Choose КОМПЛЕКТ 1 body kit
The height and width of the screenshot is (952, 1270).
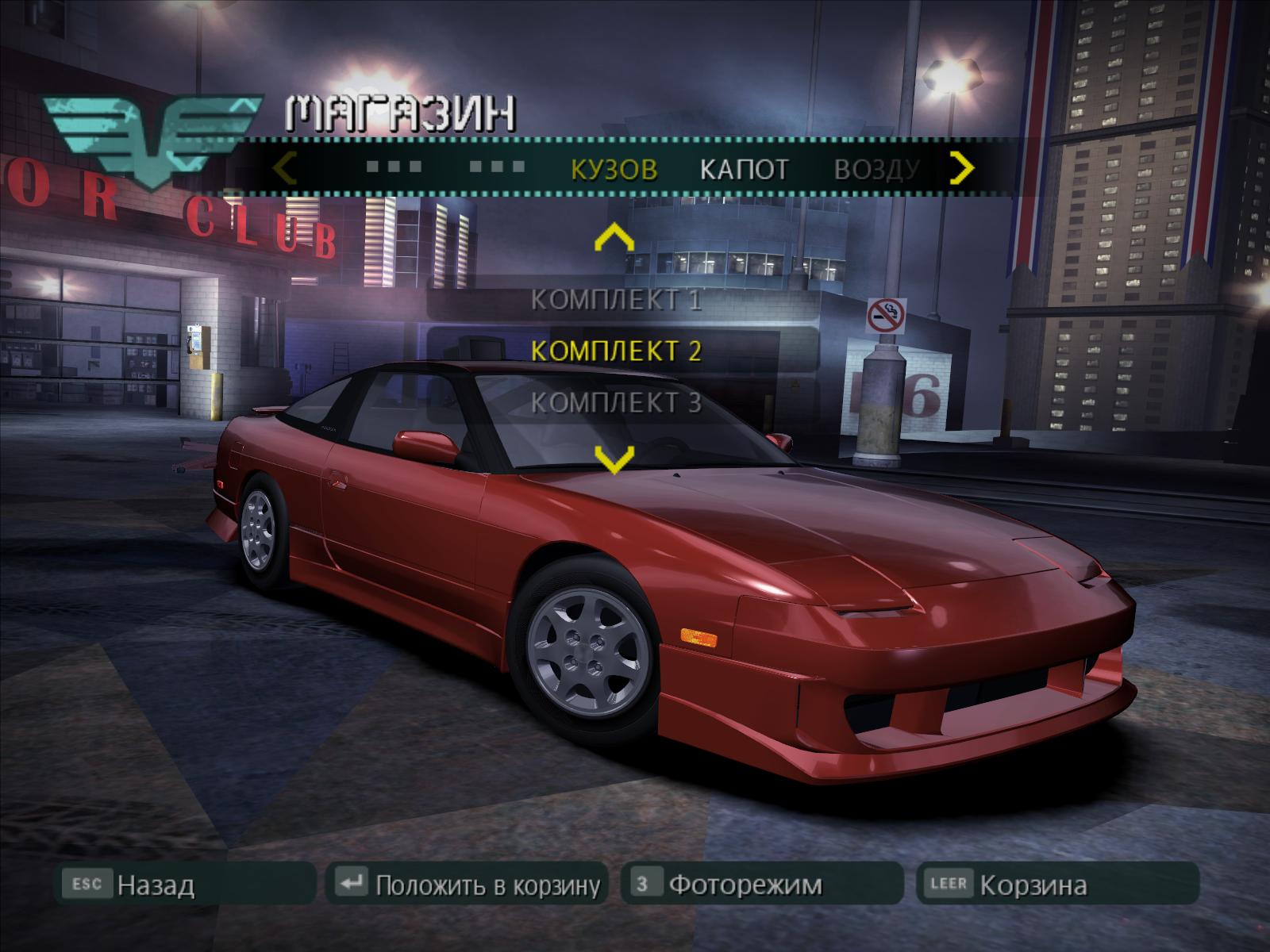(x=616, y=300)
